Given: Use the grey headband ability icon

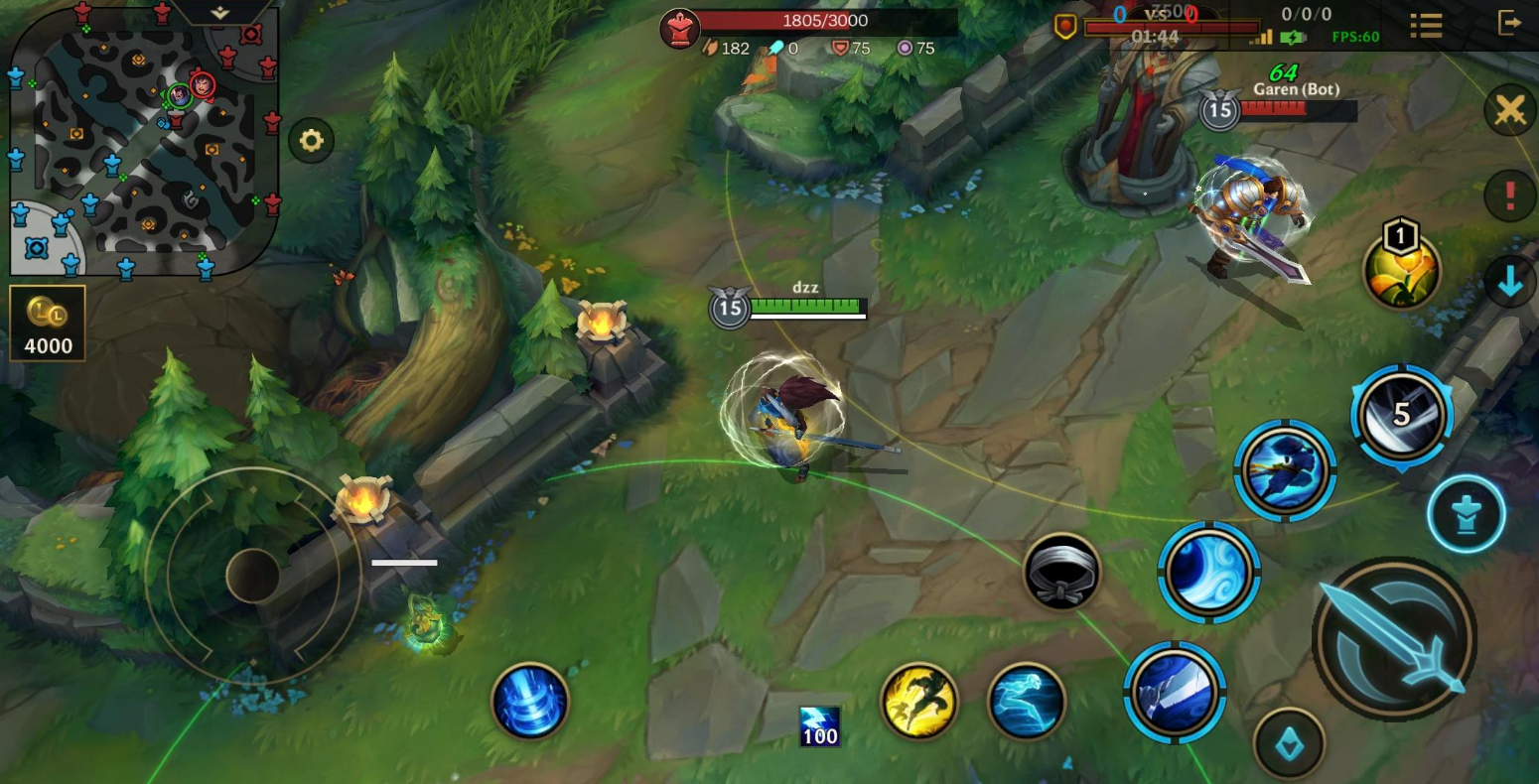Looking at the screenshot, I should (x=1061, y=572).
